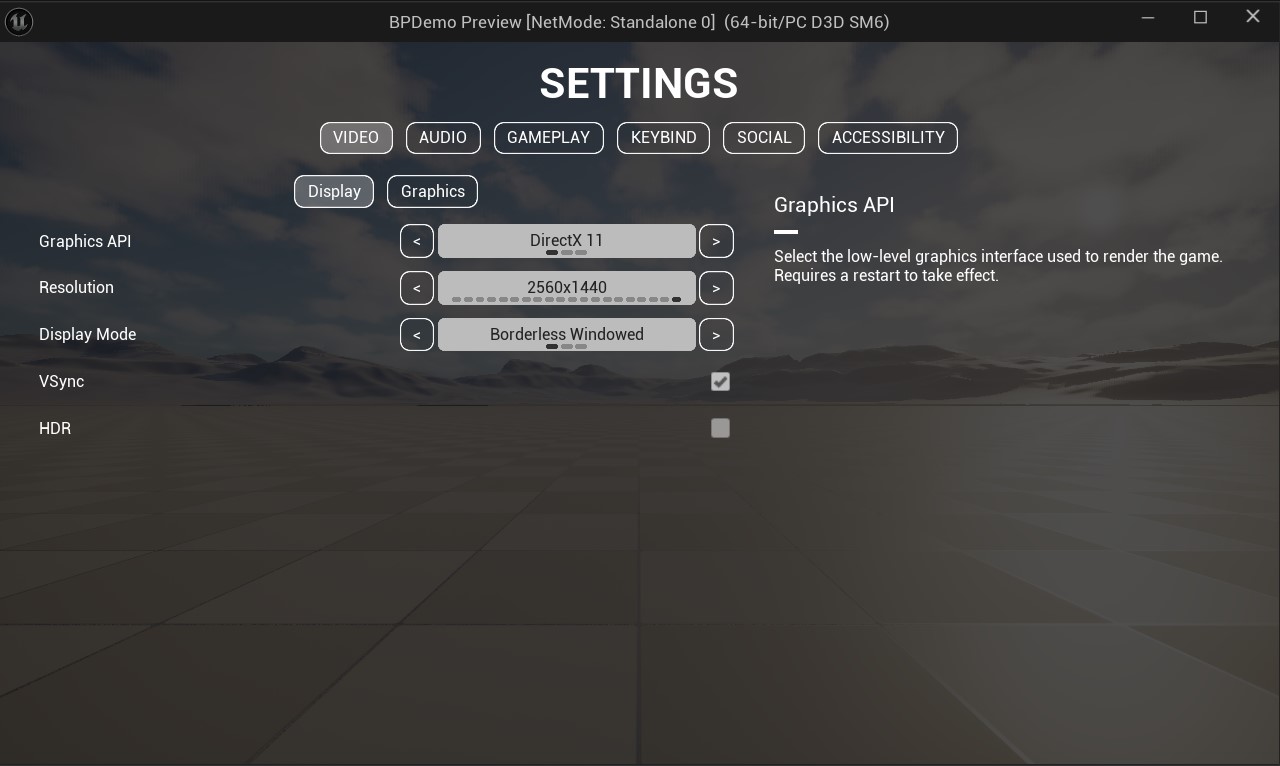Cycle Graphics API forward with the right arrow
Screen dimensions: 1280x766
pyautogui.click(x=716, y=240)
